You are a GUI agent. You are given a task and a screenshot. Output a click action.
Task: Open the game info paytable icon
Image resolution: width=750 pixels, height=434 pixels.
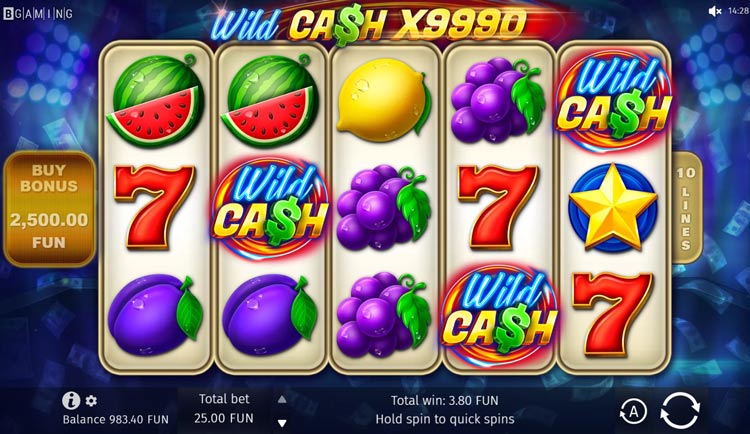coord(71,400)
